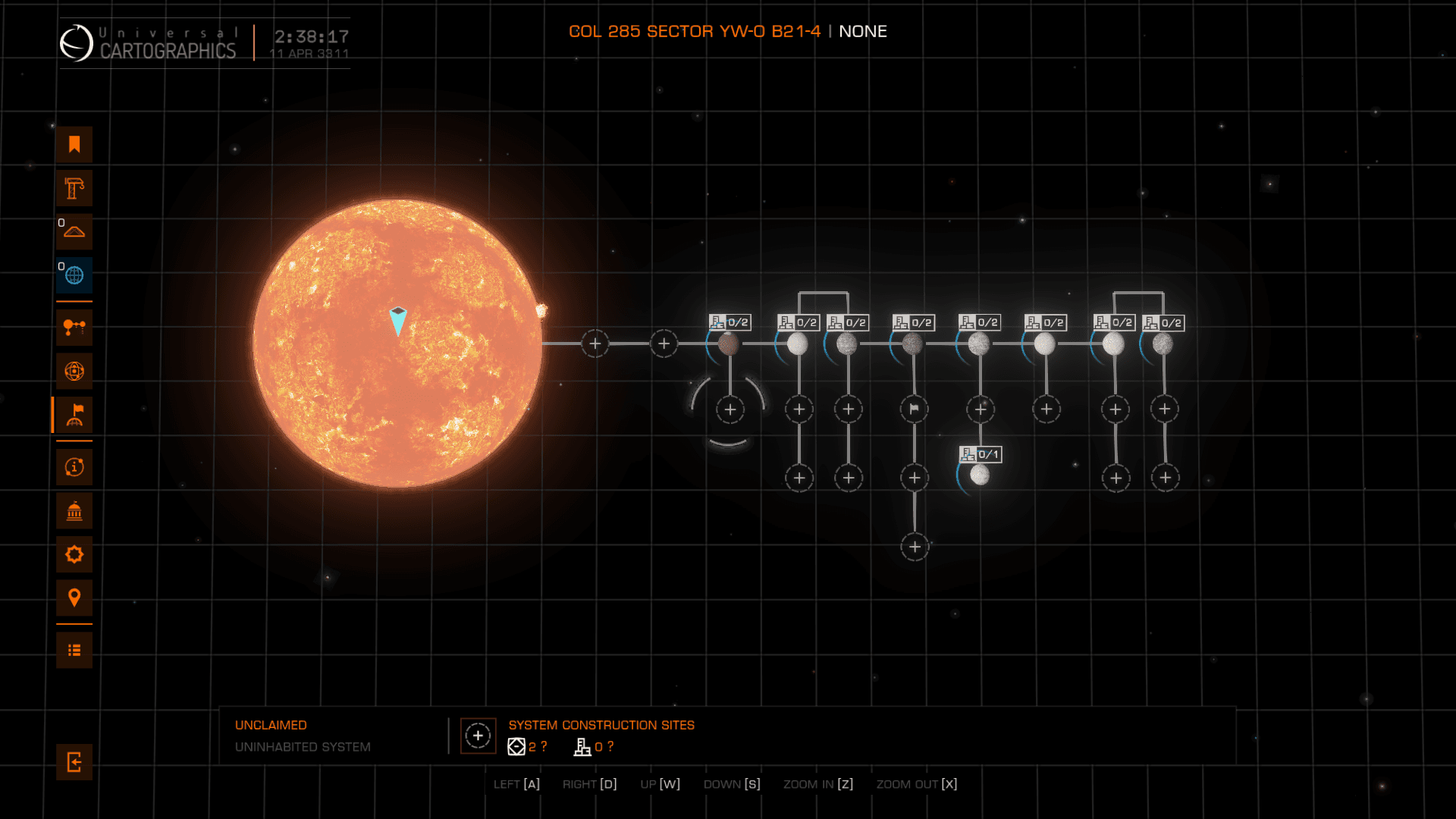Open the bookmark tab in the sidebar
Viewport: 1456px width, 819px height.
tap(74, 145)
